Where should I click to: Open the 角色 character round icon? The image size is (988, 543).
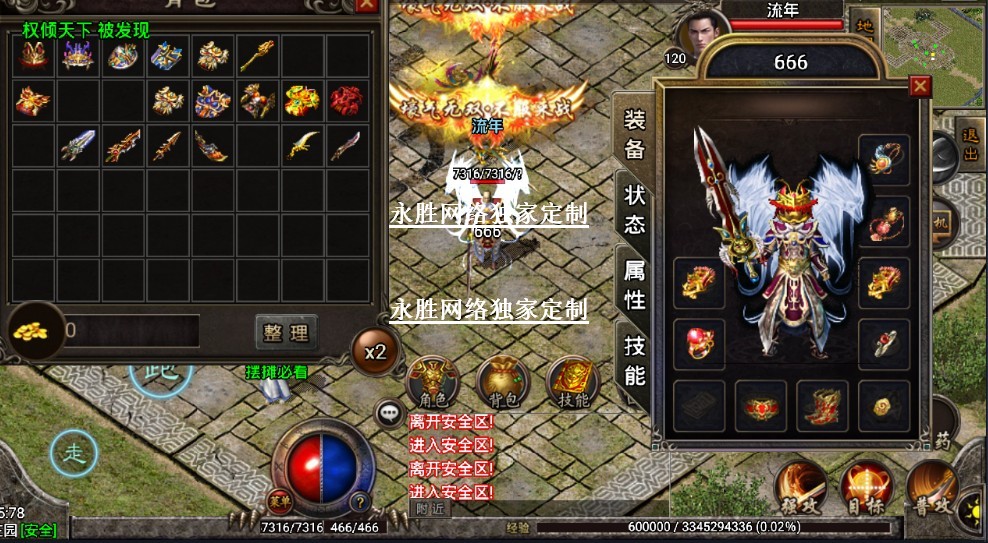(432, 381)
